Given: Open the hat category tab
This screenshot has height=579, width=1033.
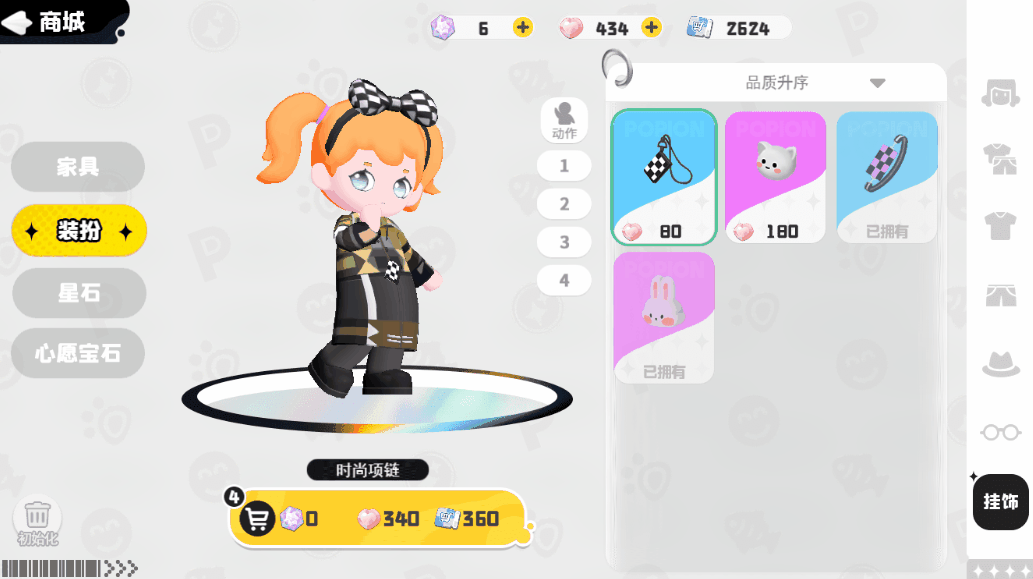Looking at the screenshot, I should point(1000,364).
